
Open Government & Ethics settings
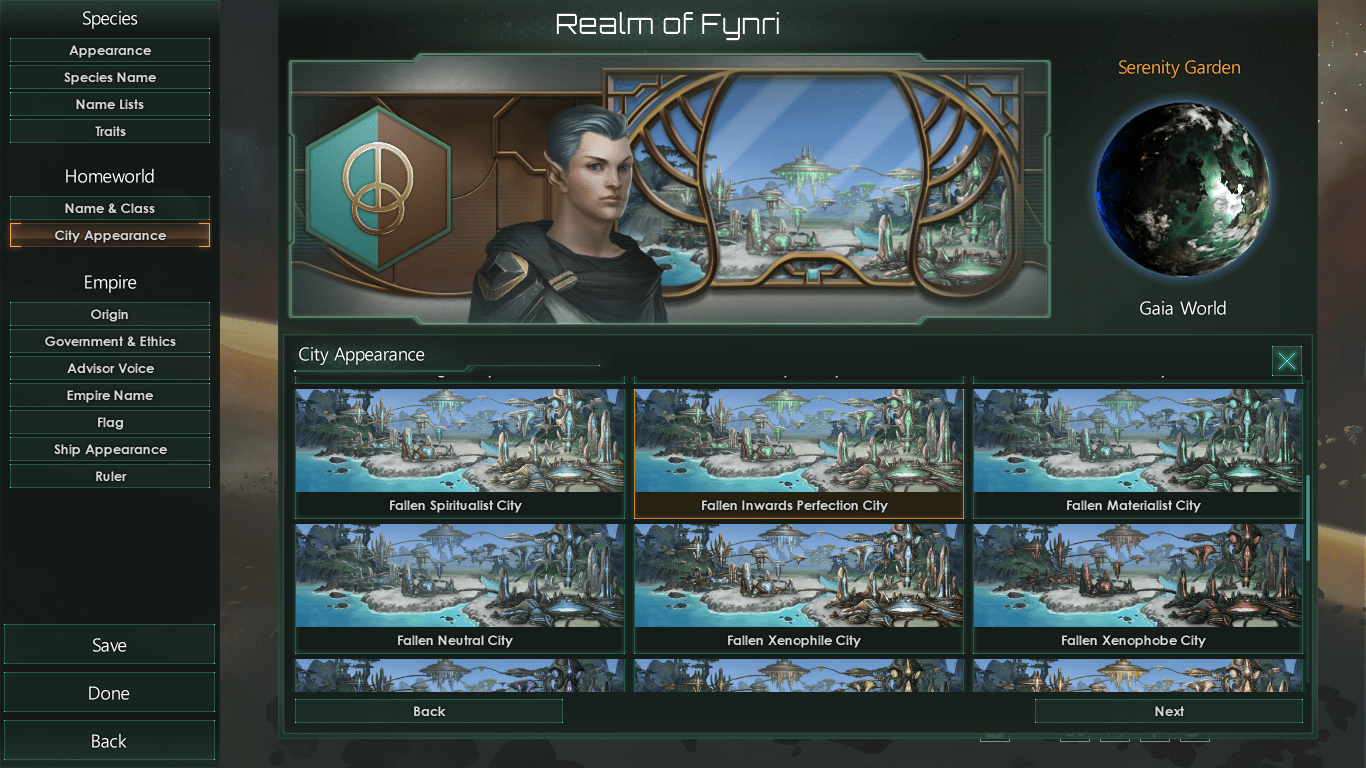pos(110,341)
